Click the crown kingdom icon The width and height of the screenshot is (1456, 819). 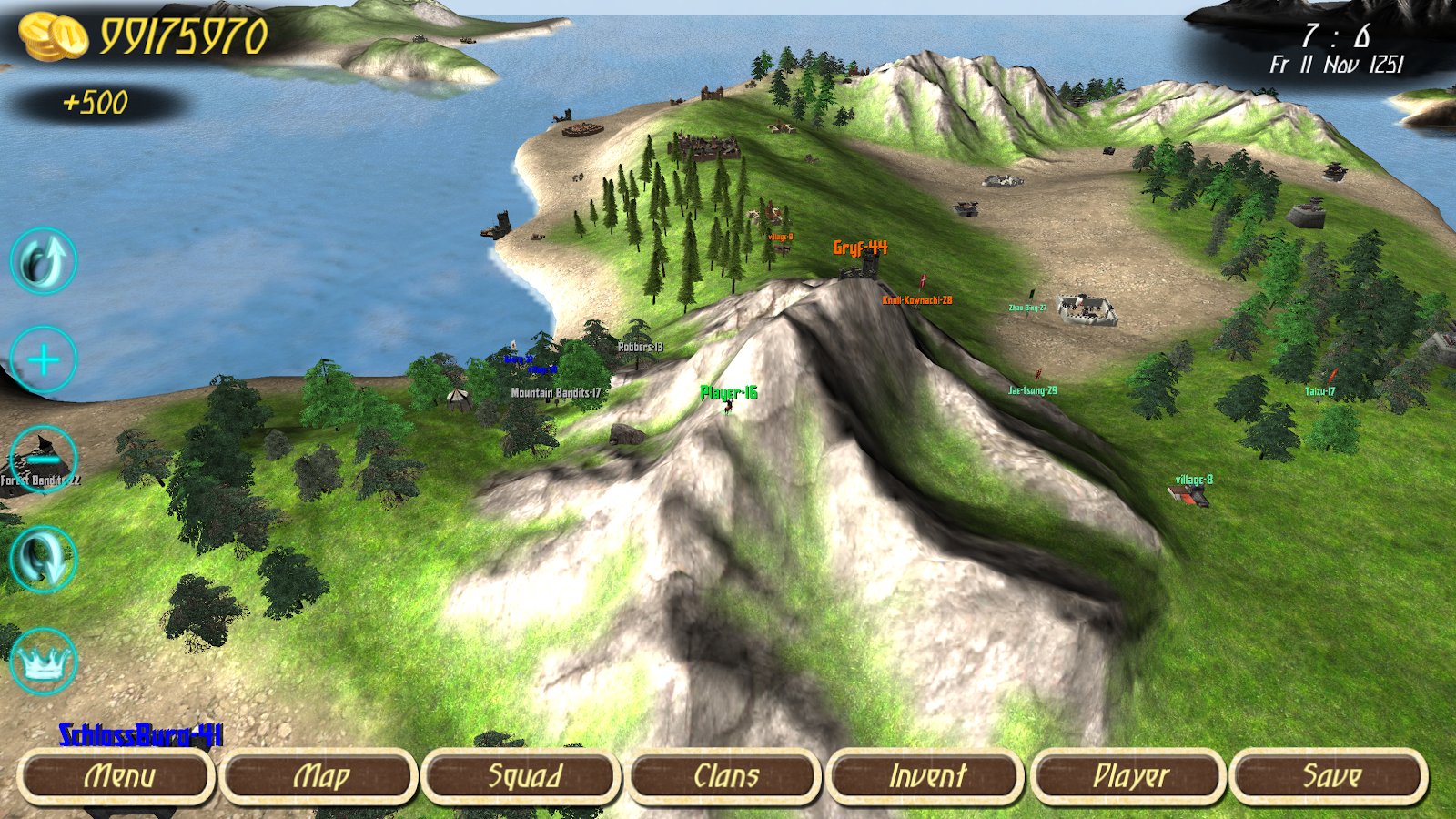click(43, 662)
